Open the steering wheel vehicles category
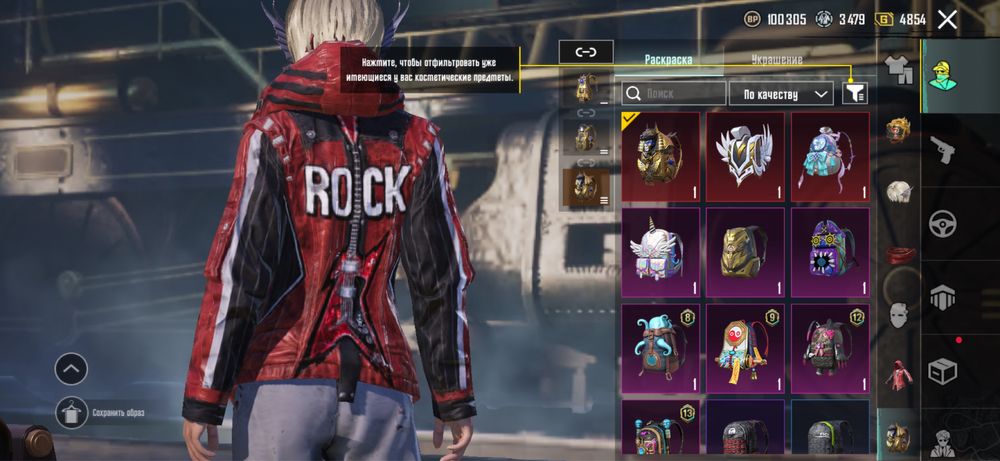The image size is (1000, 461). pyautogui.click(x=943, y=223)
